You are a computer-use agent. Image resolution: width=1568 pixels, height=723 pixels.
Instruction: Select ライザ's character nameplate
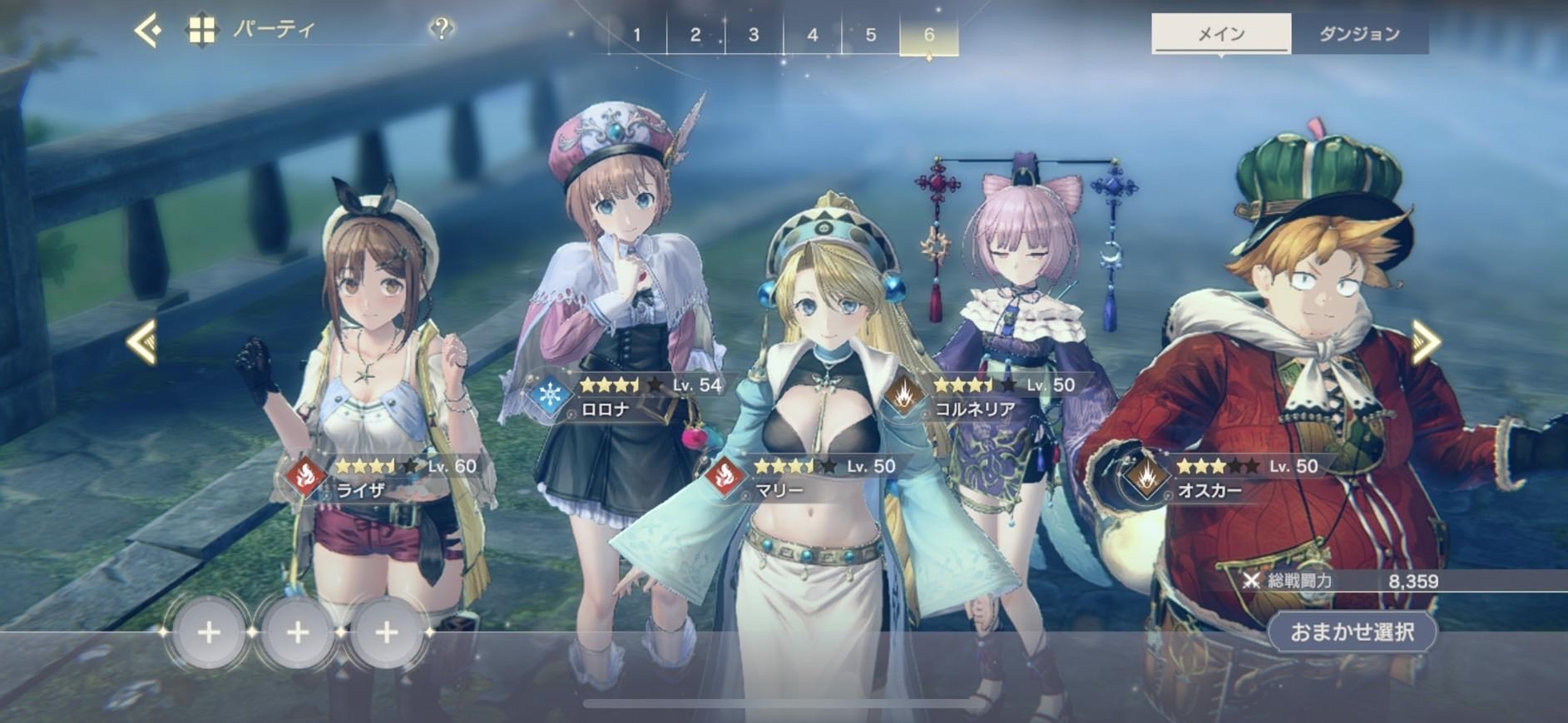pos(383,478)
